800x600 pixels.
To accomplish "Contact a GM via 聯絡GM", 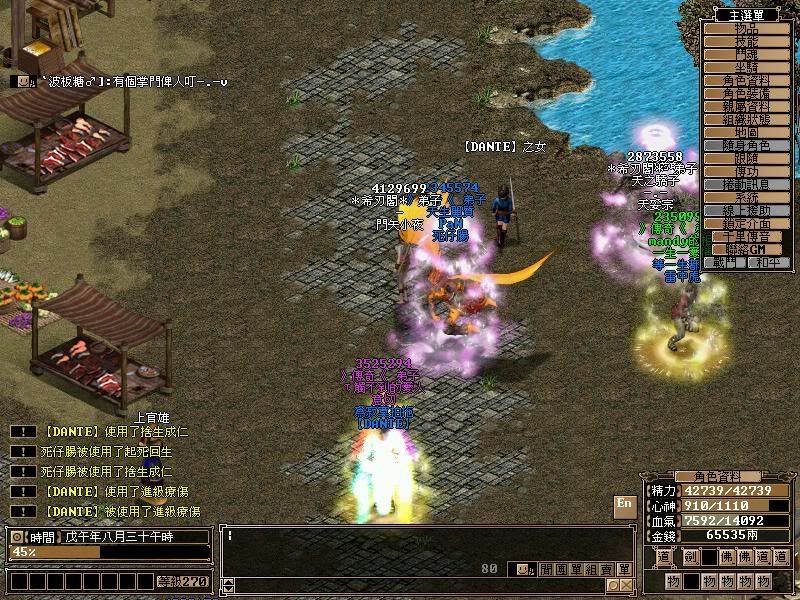I will point(746,249).
